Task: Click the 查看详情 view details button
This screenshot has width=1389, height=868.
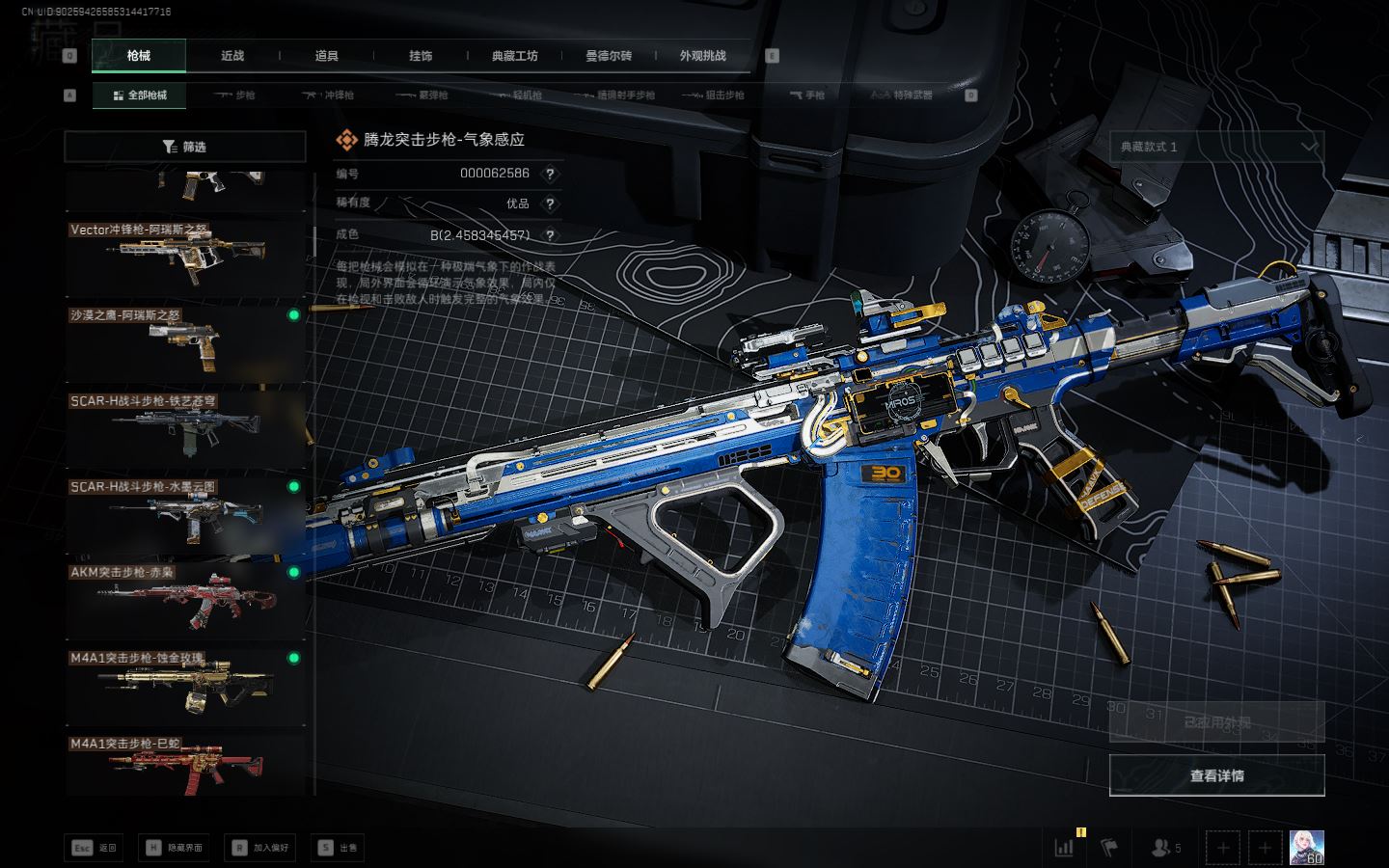Action: tap(1216, 775)
